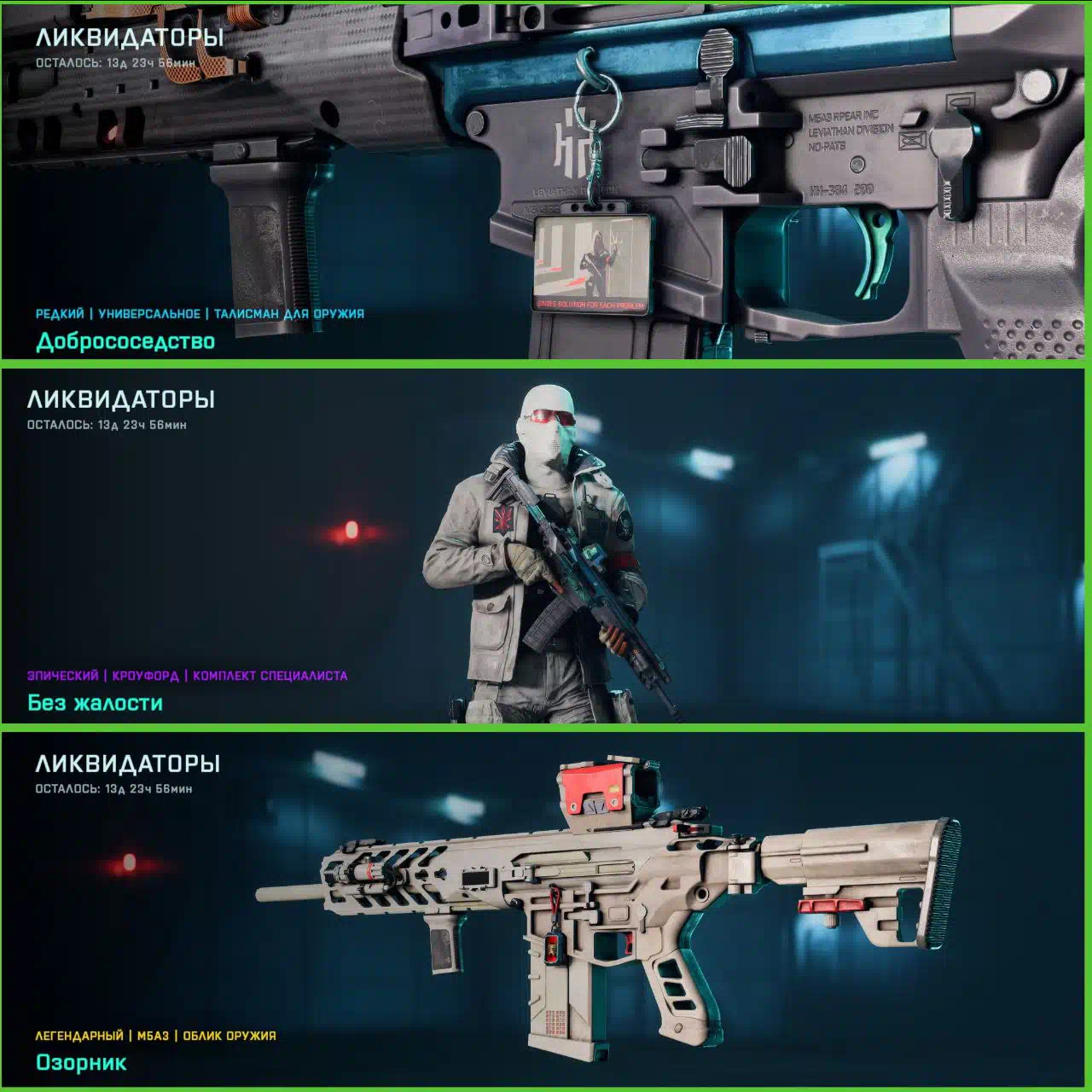Choose the Озорник weapon skin offer

pyautogui.click(x=81, y=1062)
